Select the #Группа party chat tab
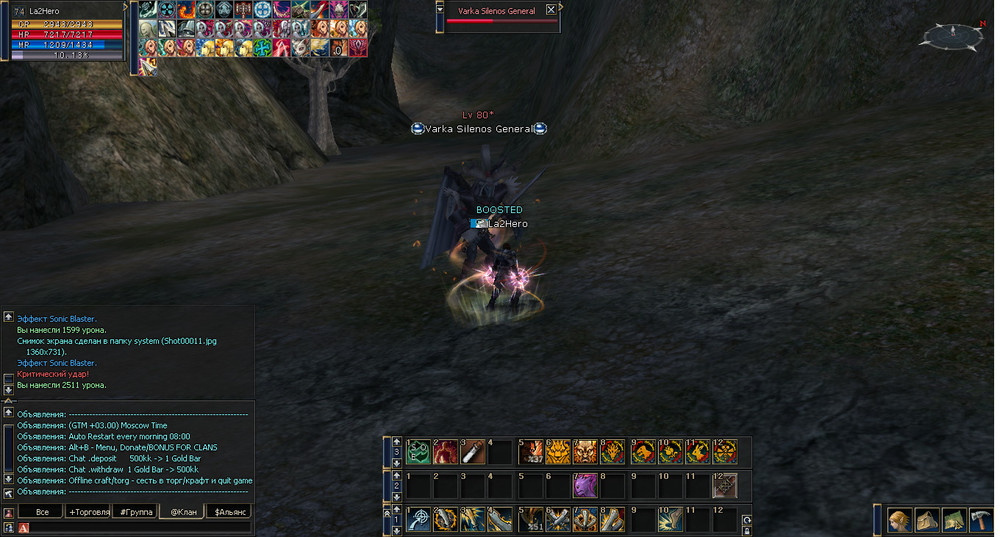This screenshot has width=1000, height=537. [134, 512]
